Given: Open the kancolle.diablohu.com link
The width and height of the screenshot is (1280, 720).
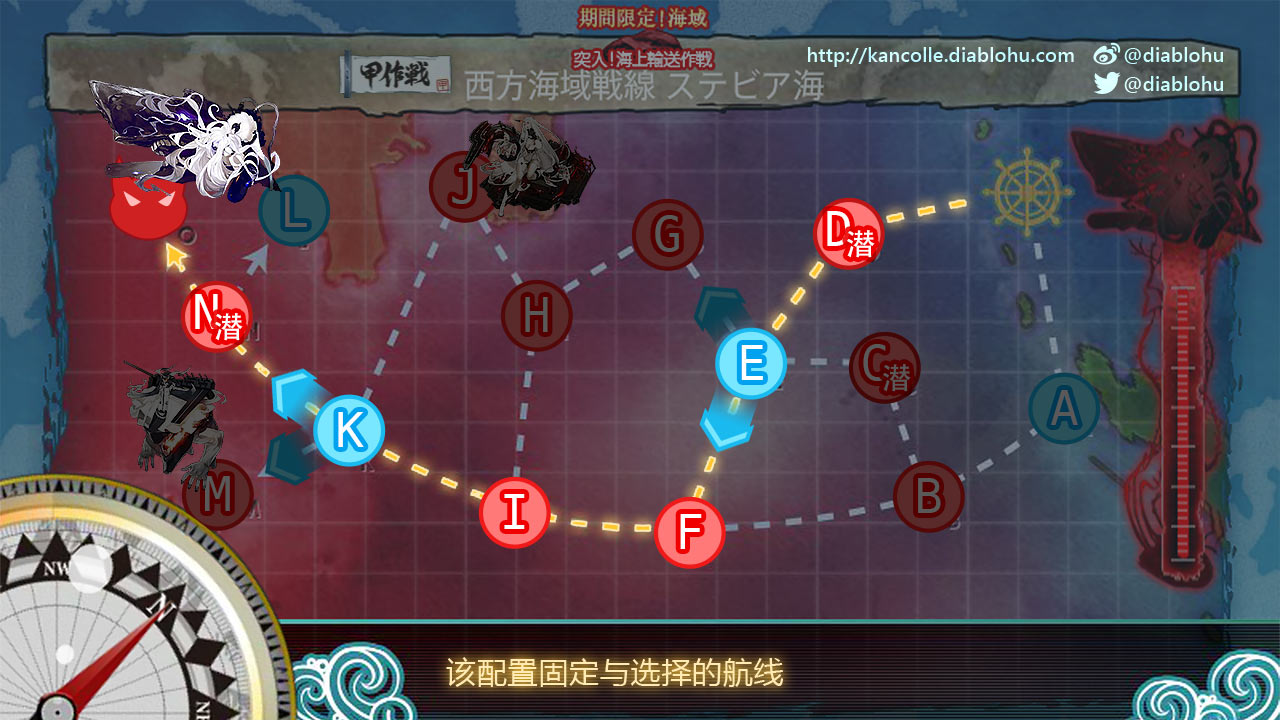Looking at the screenshot, I should [938, 55].
